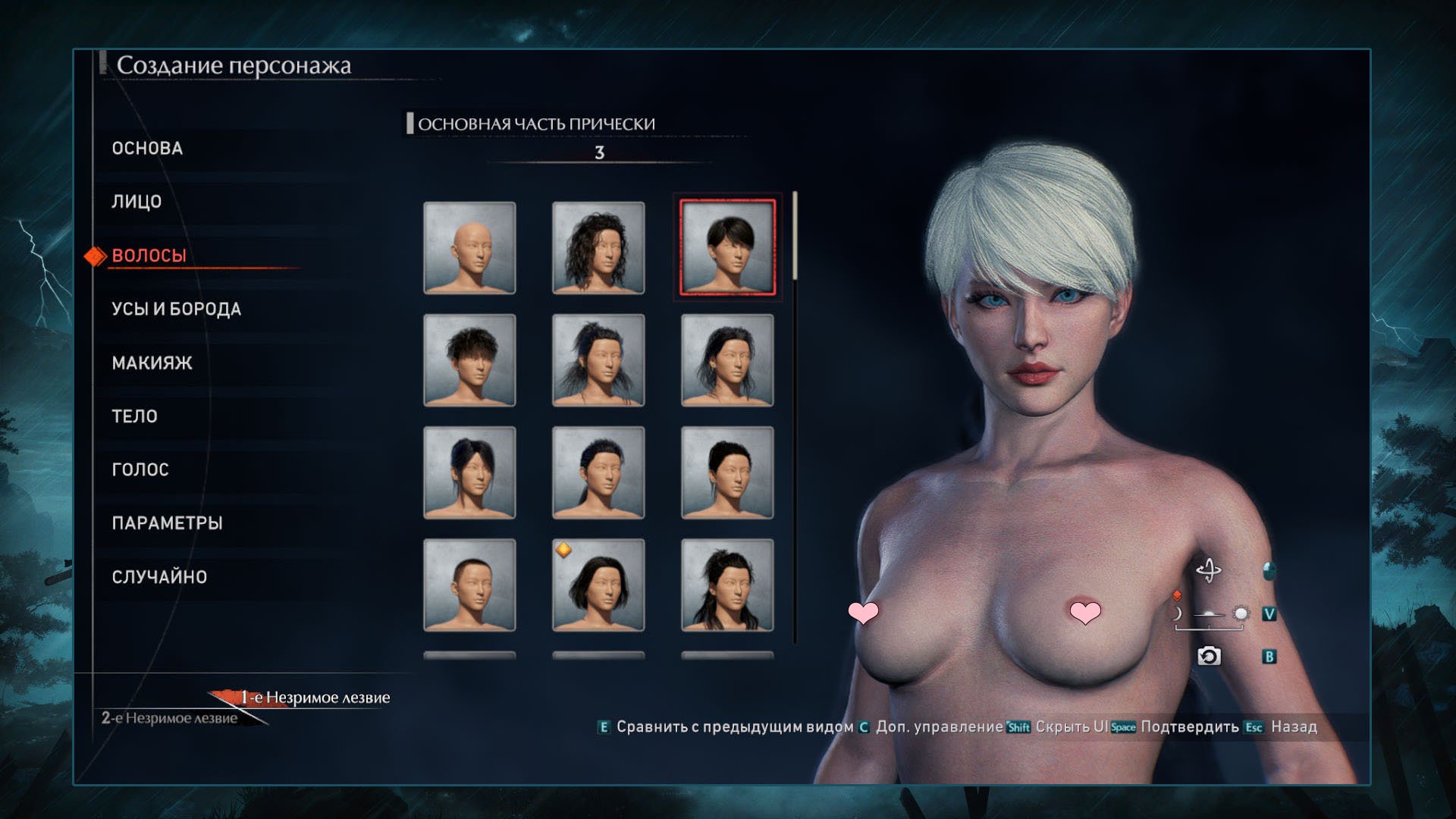
Task: Pick the hairstyle marked with orange diamond
Action: tap(598, 585)
